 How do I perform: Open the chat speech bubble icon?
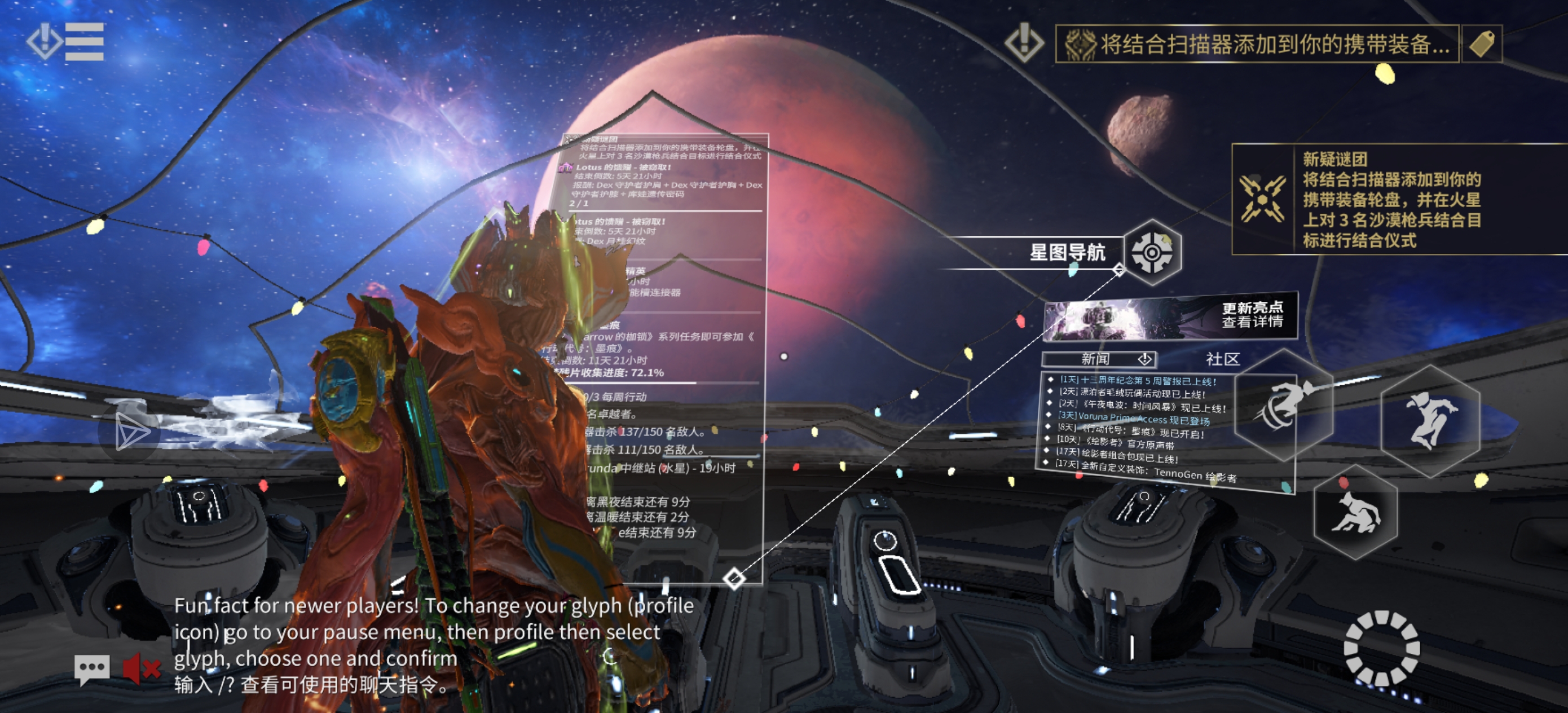click(92, 669)
